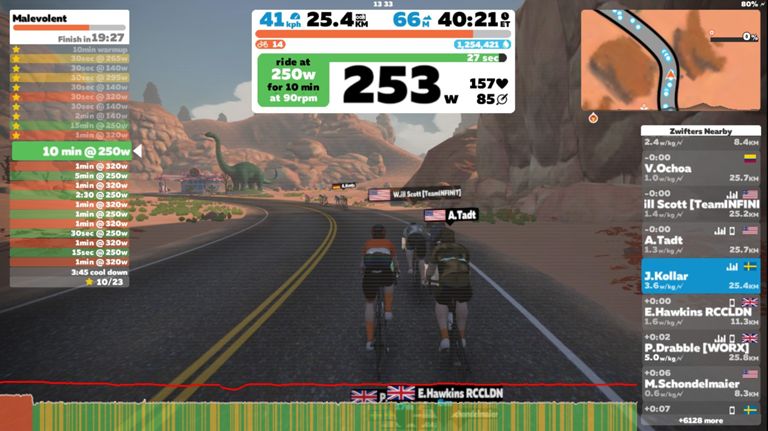768x431 pixels.
Task: Click the small orange icon below the minimap
Action: 593,117
